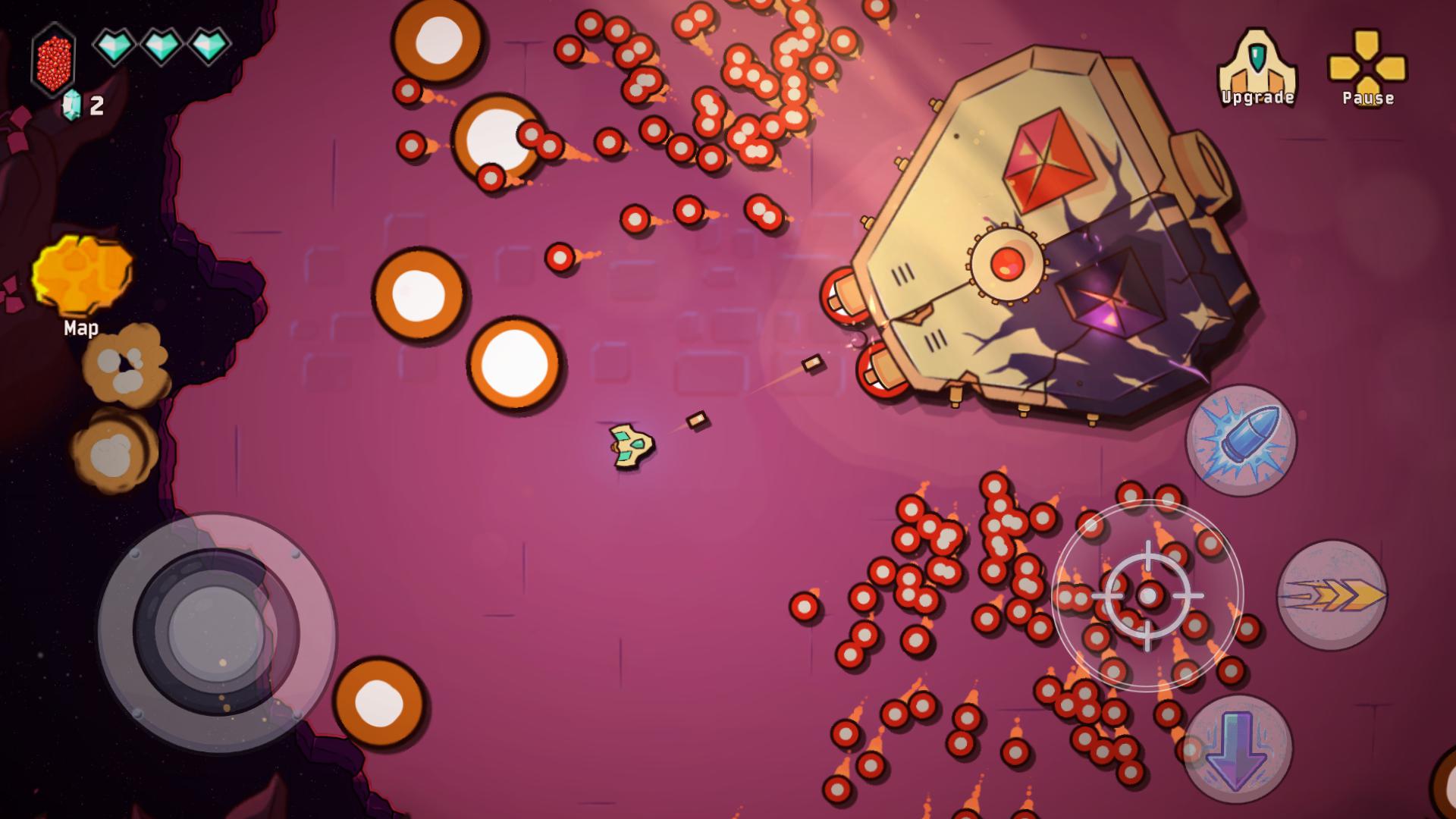This screenshot has width=1456, height=819.
Task: Pause the game
Action: [1367, 68]
